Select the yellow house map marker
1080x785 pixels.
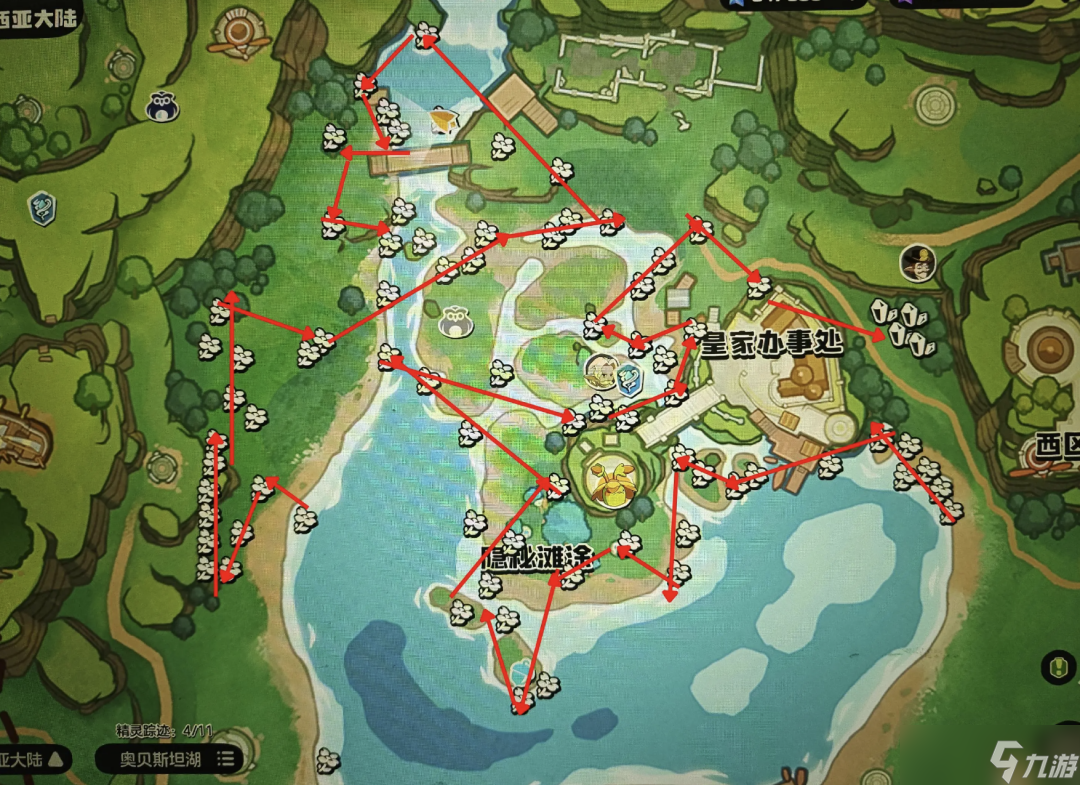[442, 122]
